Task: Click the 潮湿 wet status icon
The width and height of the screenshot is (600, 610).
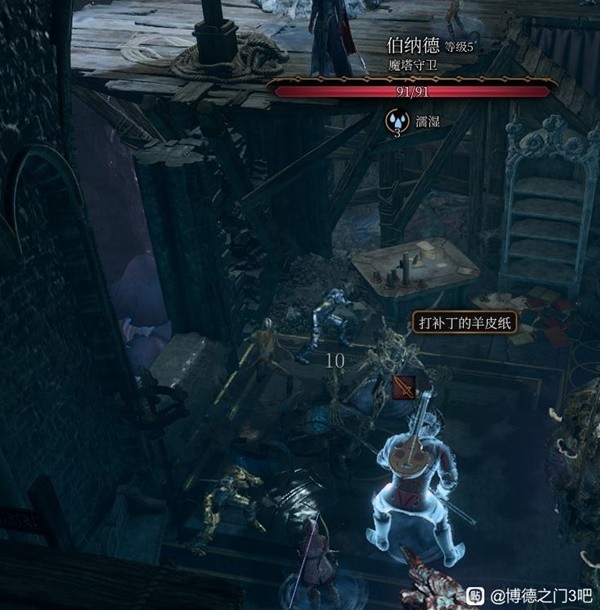Action: pyautogui.click(x=397, y=121)
